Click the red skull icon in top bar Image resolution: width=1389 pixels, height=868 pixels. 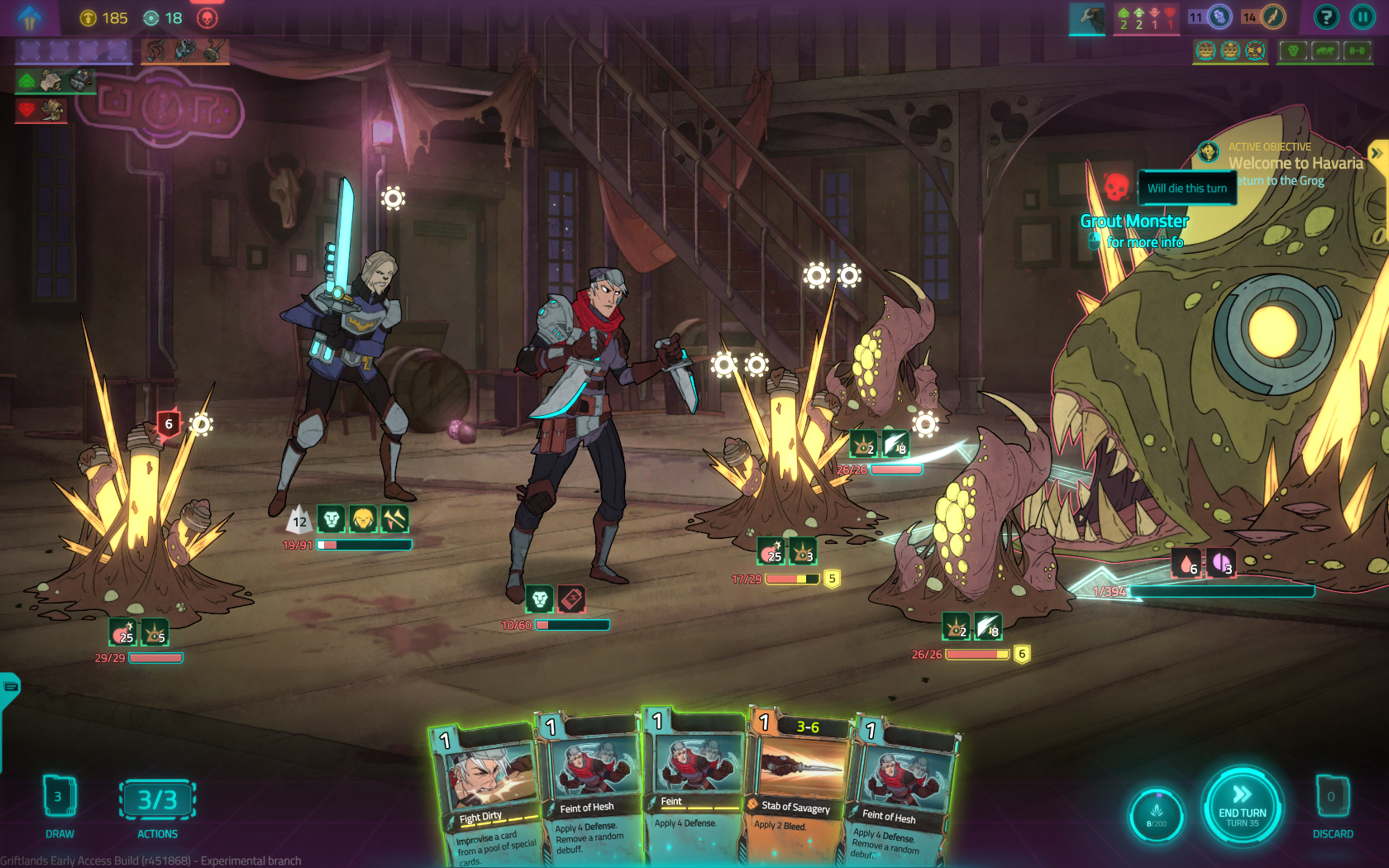tap(207, 18)
